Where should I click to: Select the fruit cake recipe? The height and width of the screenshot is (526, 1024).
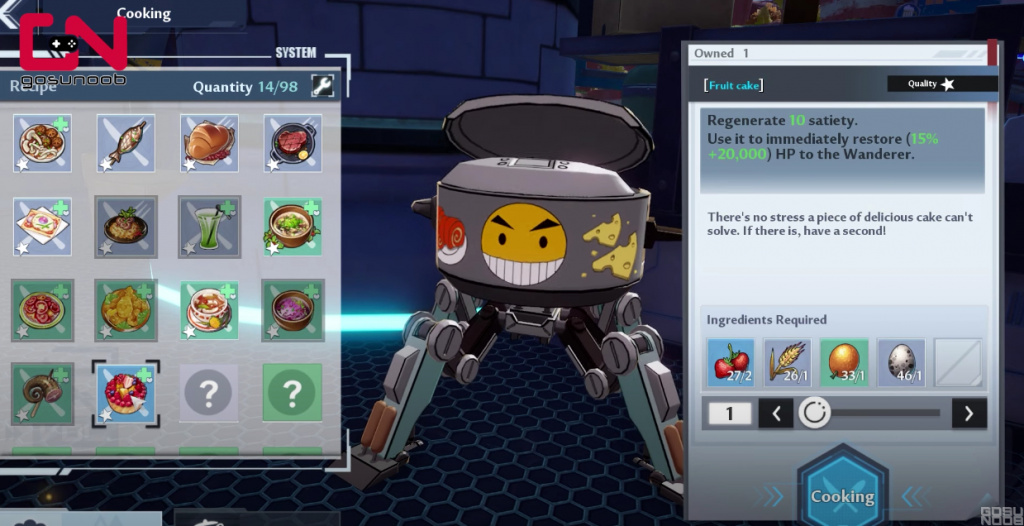(x=125, y=391)
